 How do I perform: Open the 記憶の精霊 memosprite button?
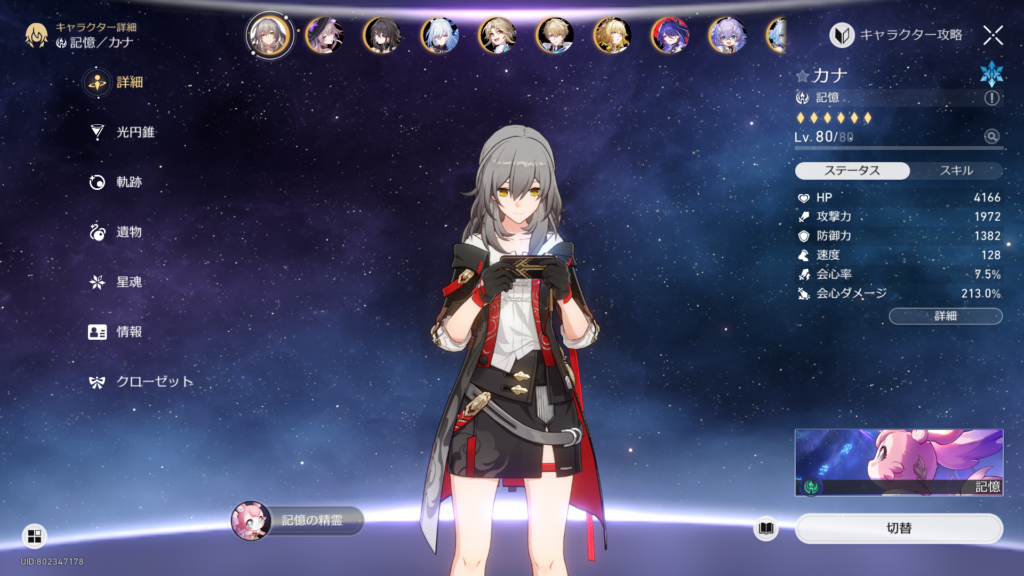coord(298,521)
